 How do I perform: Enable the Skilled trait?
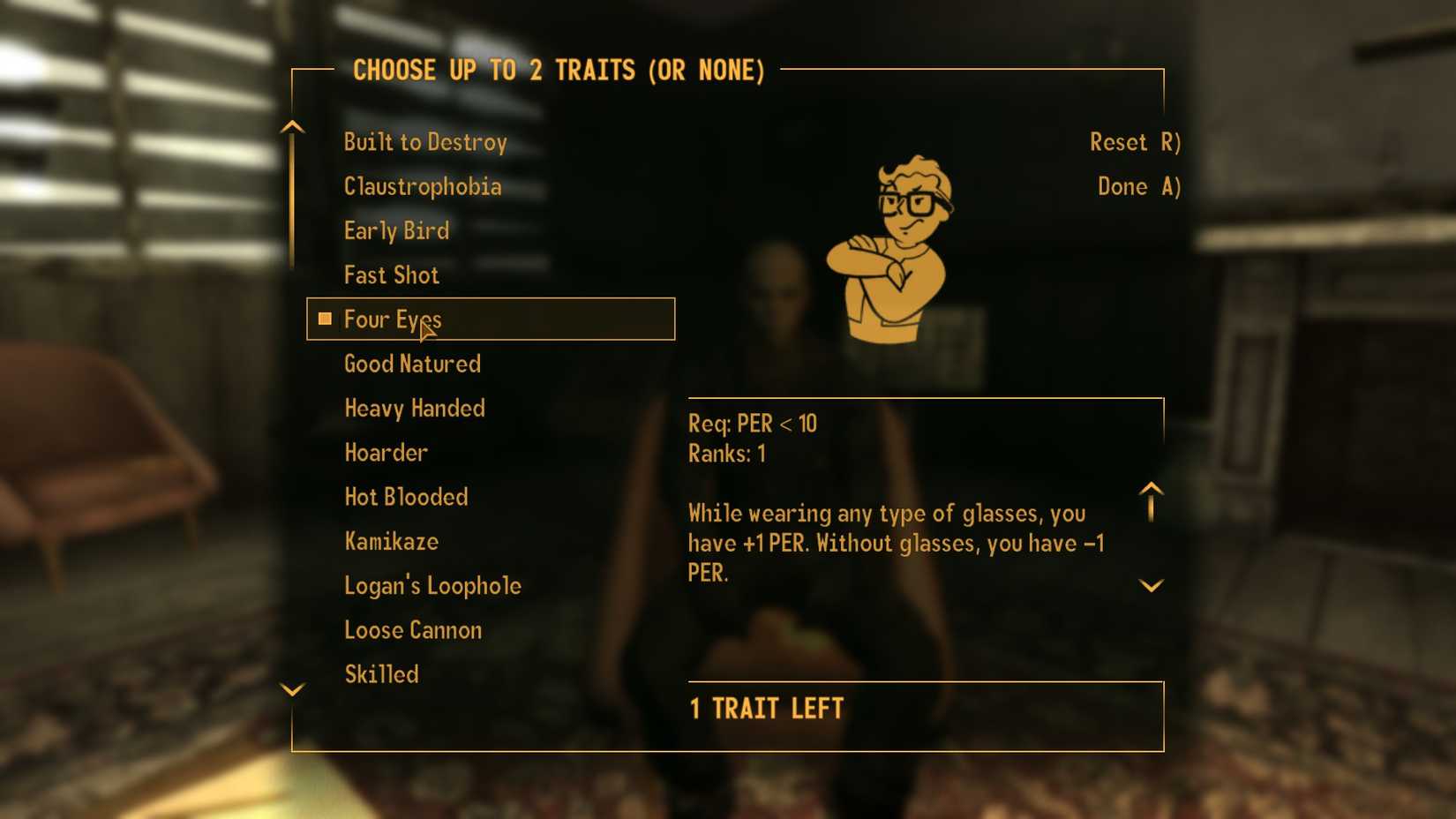click(x=380, y=673)
